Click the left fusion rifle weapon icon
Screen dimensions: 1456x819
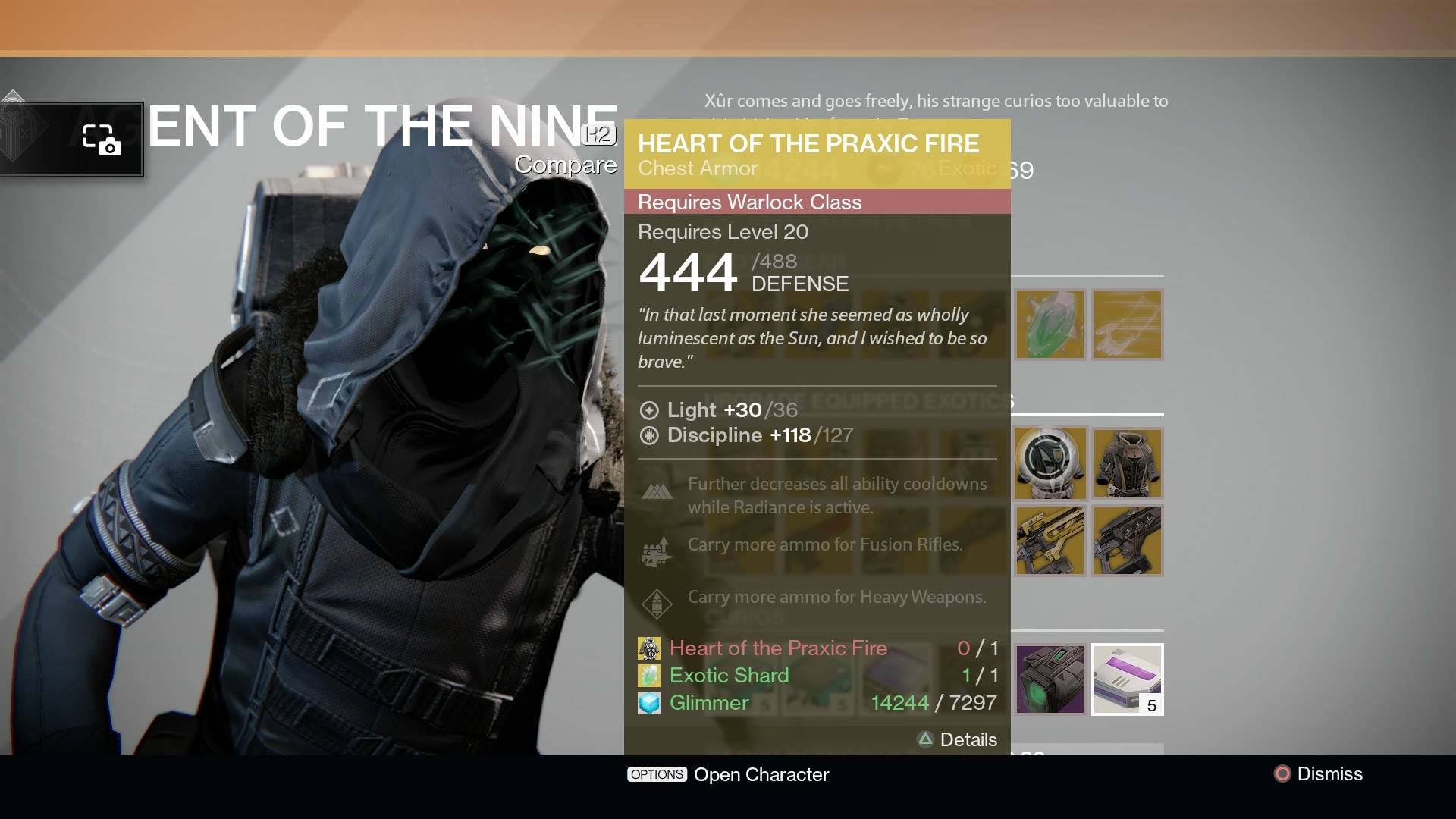coord(1052,541)
